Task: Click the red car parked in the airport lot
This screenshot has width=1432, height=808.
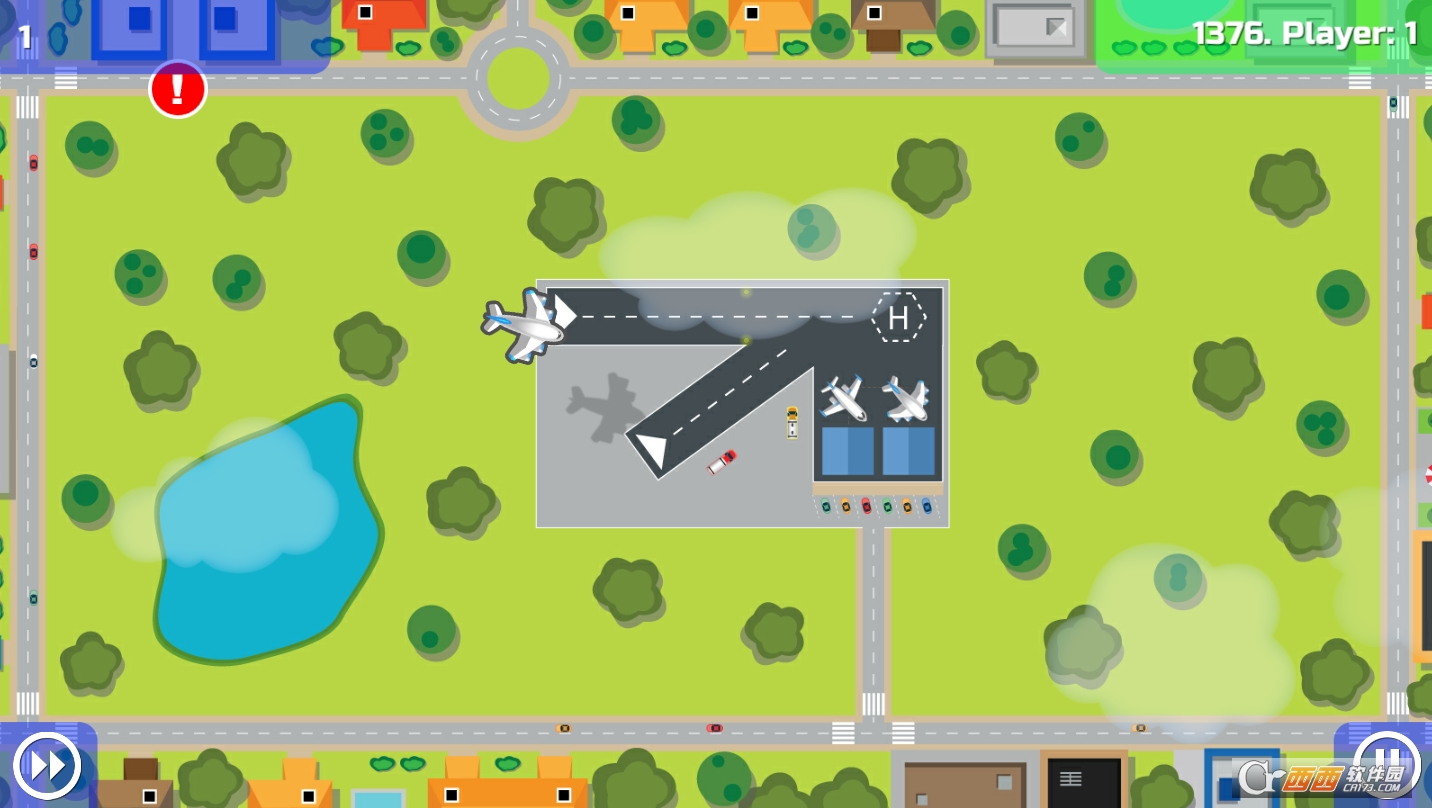Action: click(x=867, y=505)
